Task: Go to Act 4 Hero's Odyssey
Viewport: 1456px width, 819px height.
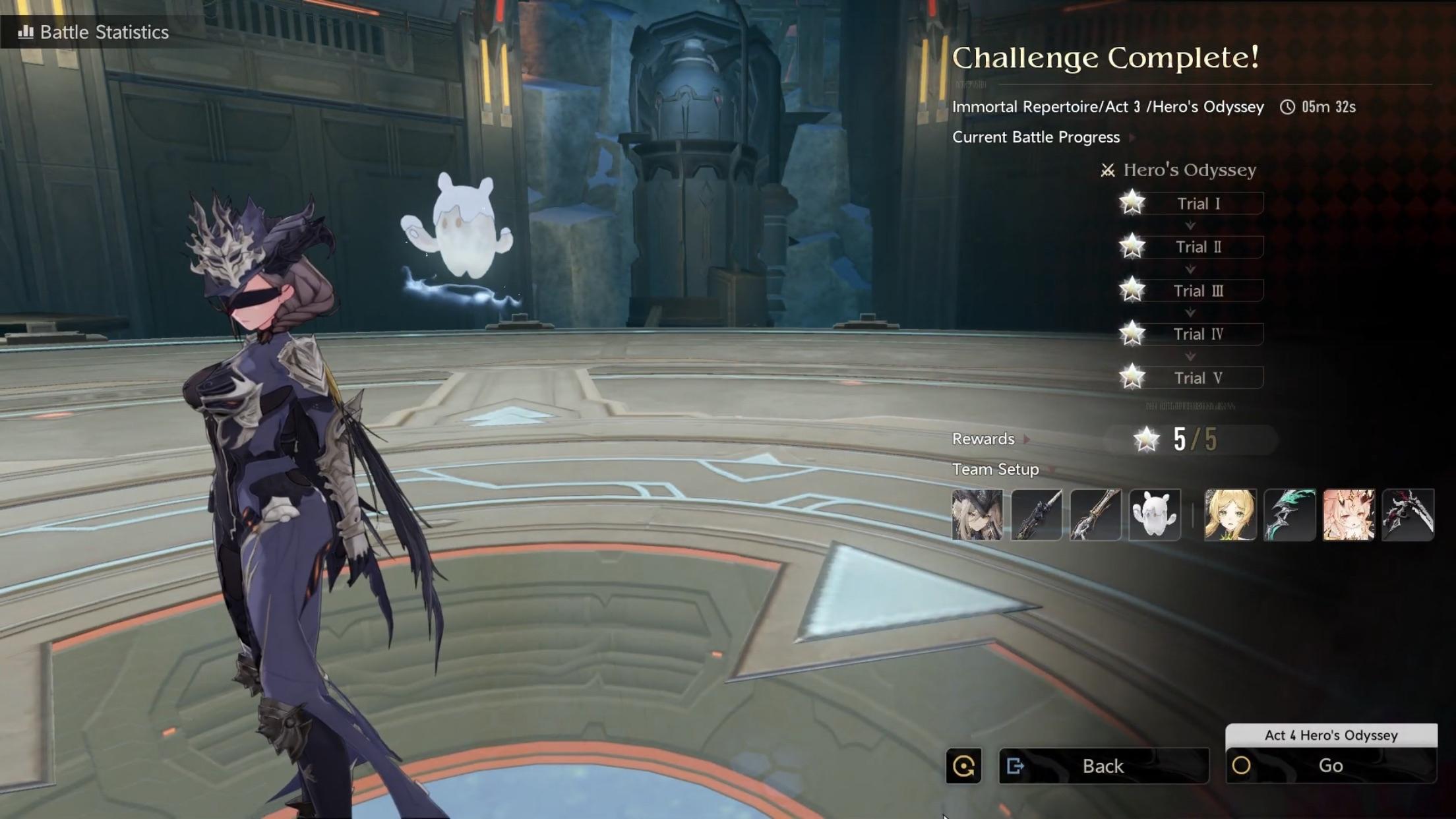Action: [x=1331, y=766]
